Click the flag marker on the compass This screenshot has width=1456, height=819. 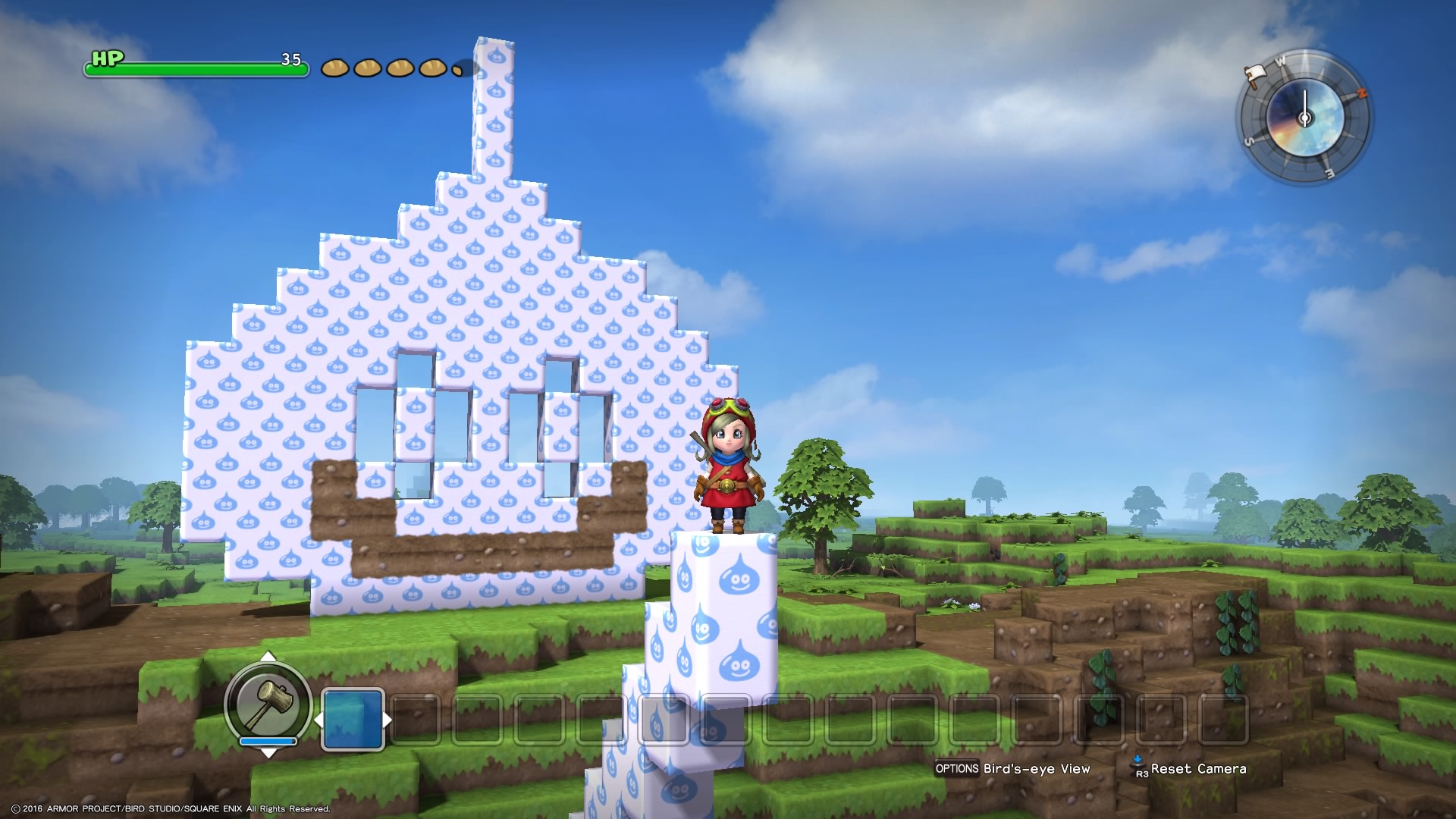pyautogui.click(x=1255, y=76)
